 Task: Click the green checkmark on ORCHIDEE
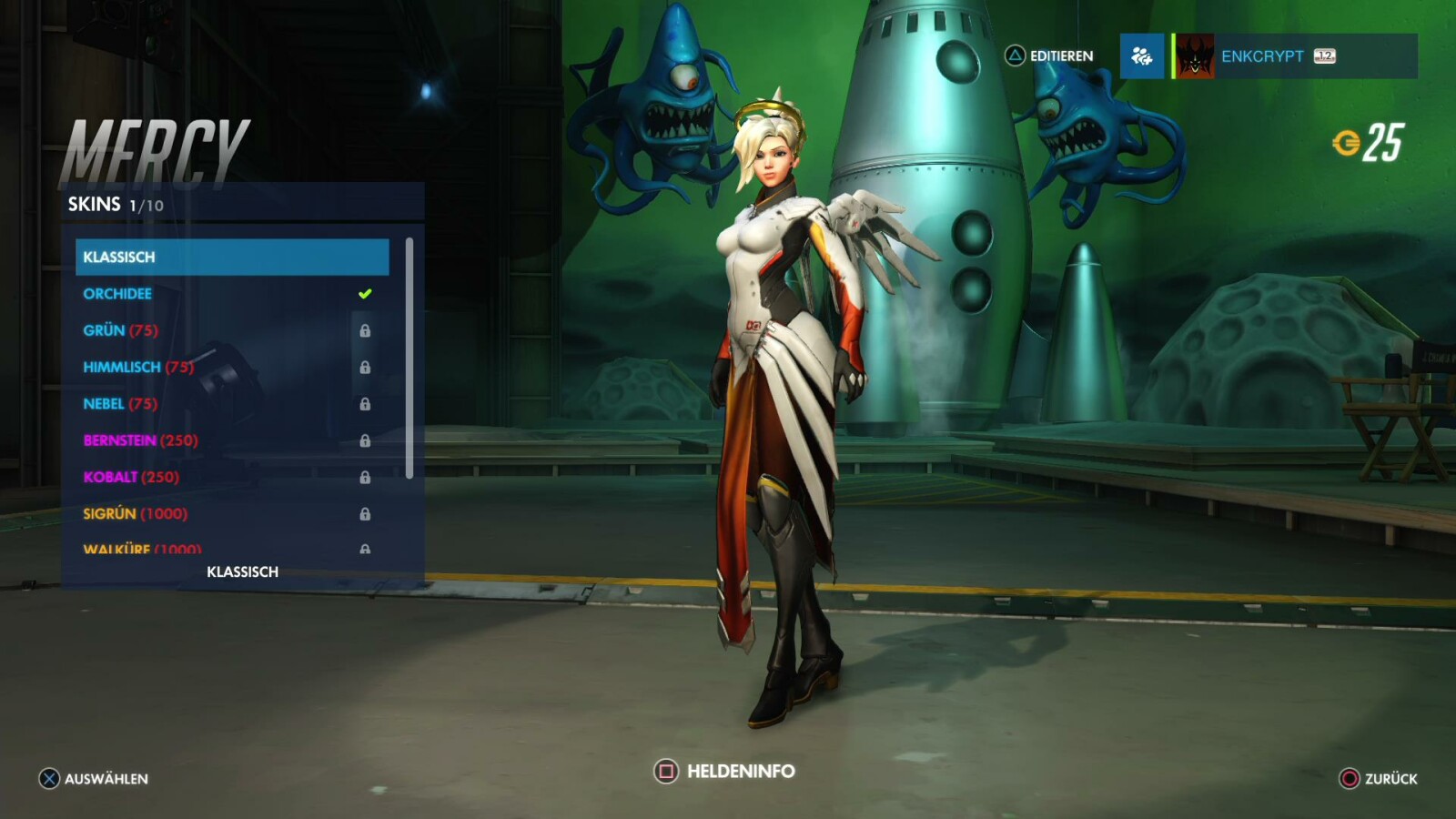tap(363, 292)
